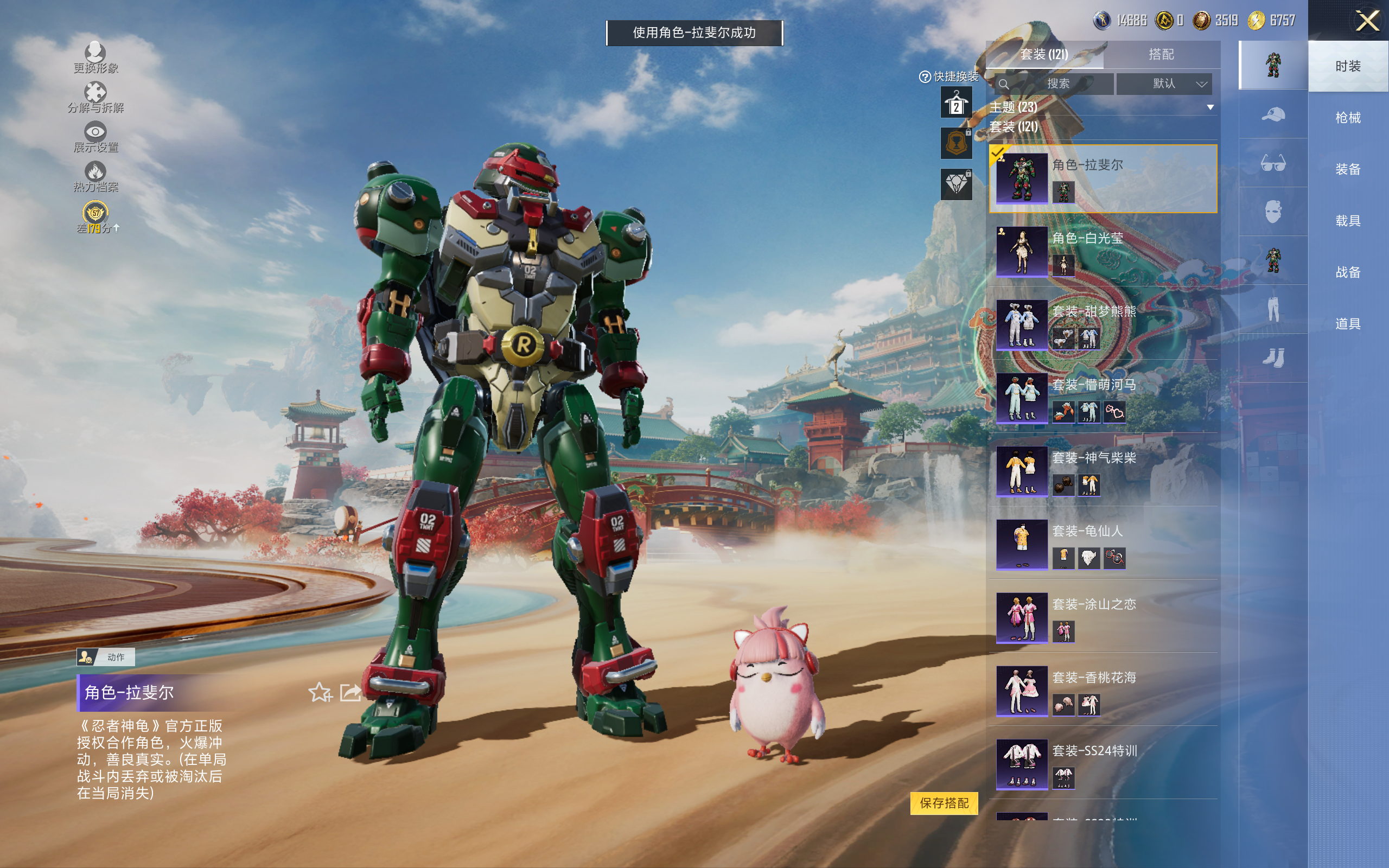Open the 枪械 category
Screen dimensions: 1389x868
(x=1347, y=118)
